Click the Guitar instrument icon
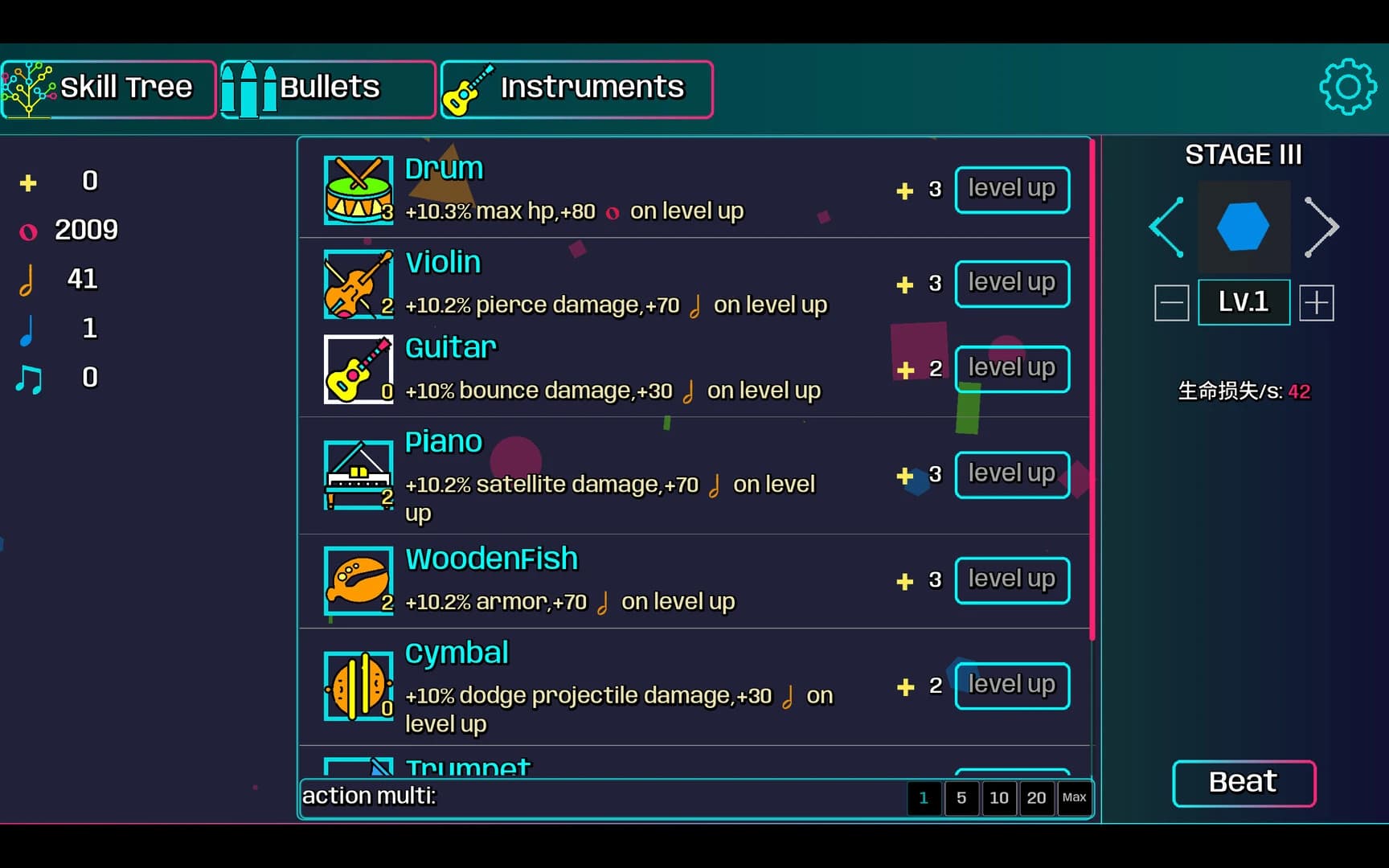Screen dimensions: 1389x868 click(358, 370)
